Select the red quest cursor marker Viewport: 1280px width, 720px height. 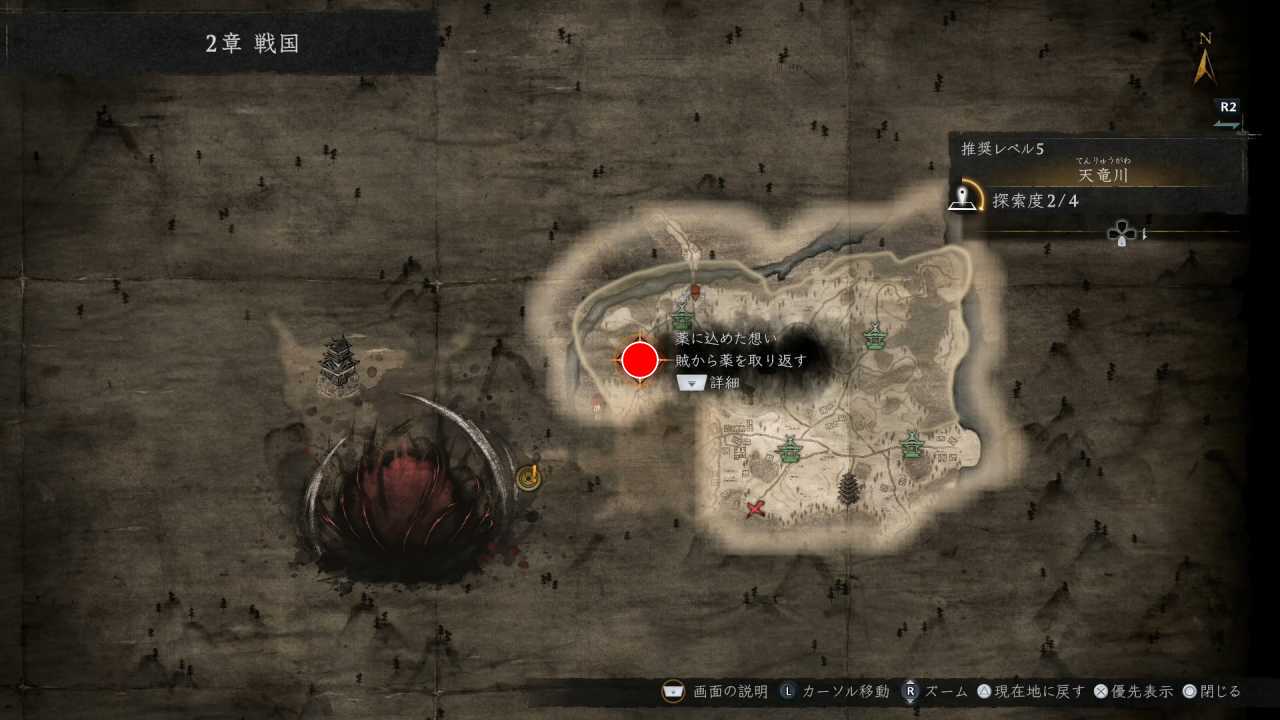pos(640,360)
